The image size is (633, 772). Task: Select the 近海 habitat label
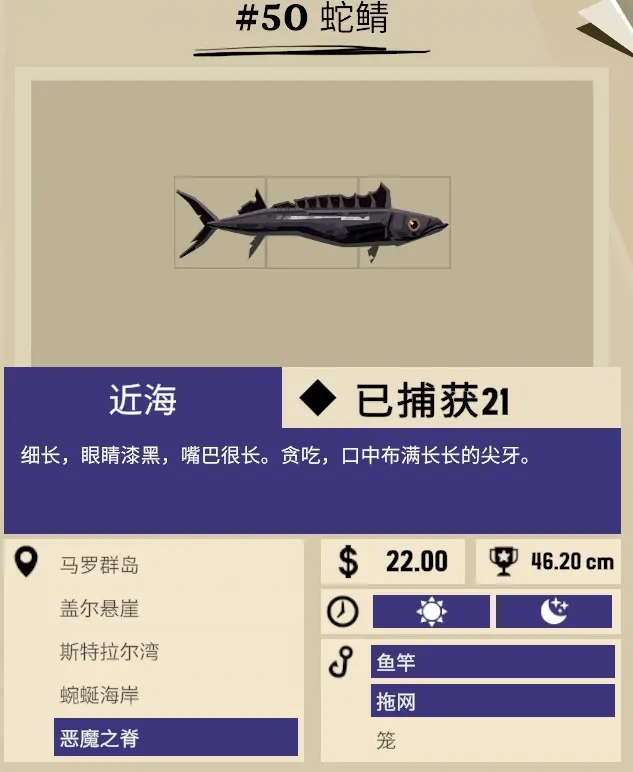(143, 400)
